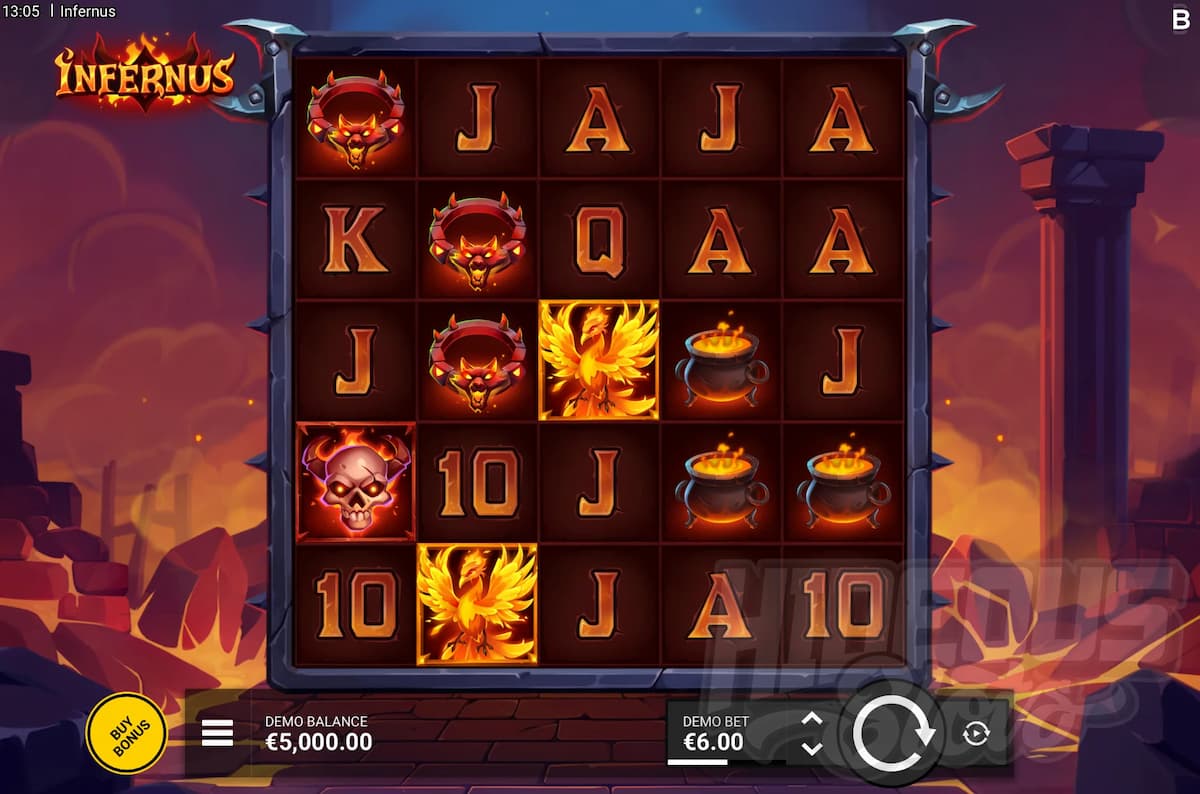
Task: Open the Buy Bonus feature
Action: [x=126, y=733]
